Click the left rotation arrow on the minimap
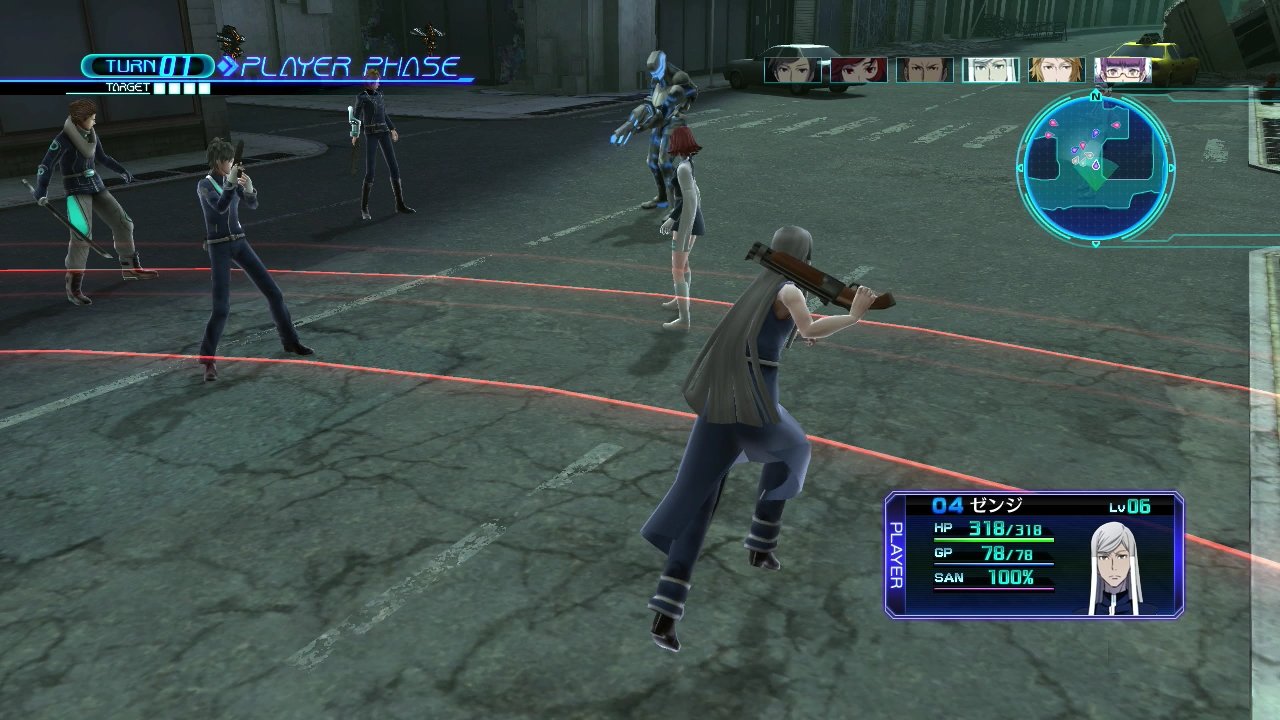This screenshot has height=720, width=1280. coord(1019,168)
